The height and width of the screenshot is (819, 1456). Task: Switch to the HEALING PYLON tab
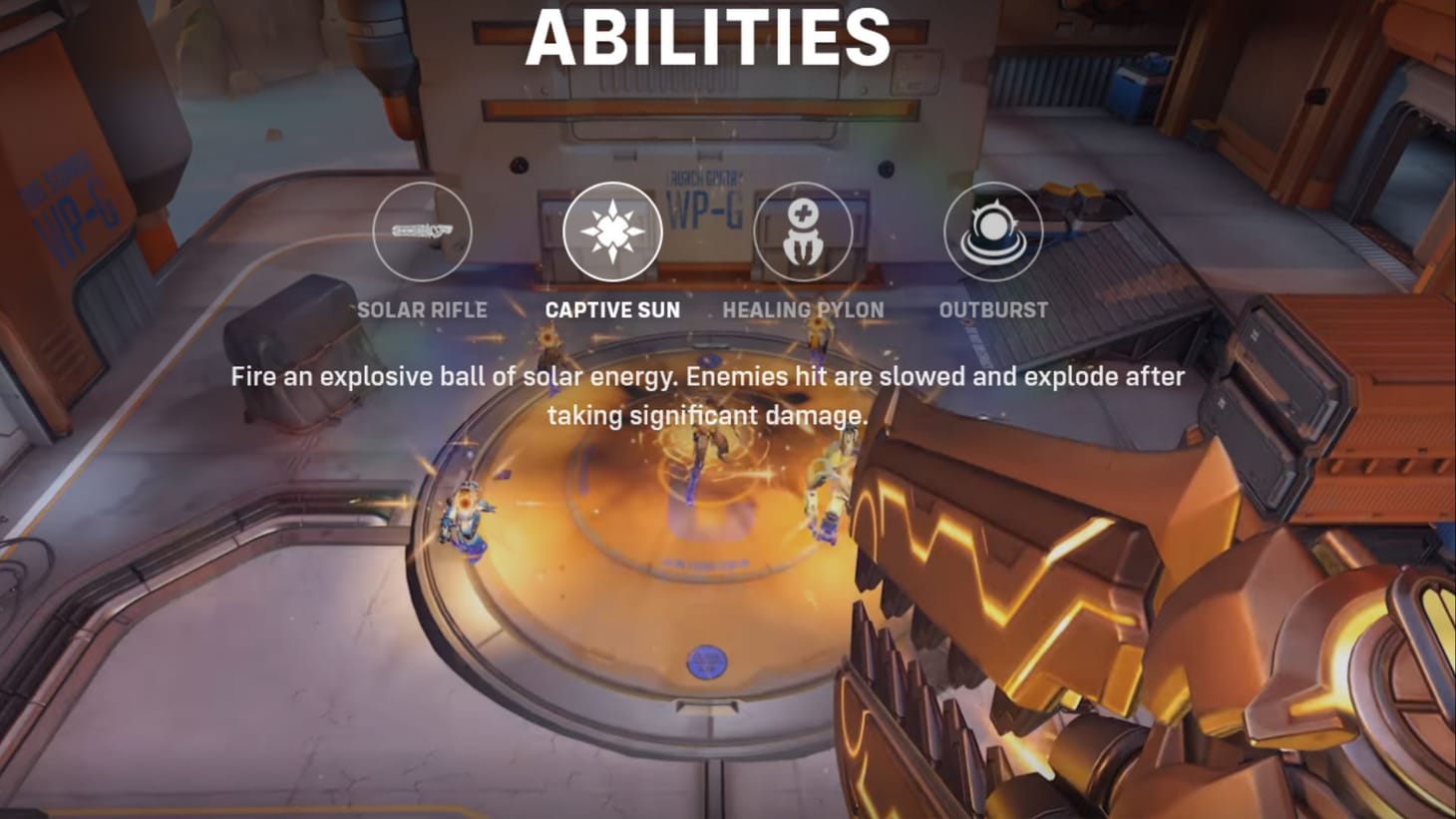click(804, 309)
